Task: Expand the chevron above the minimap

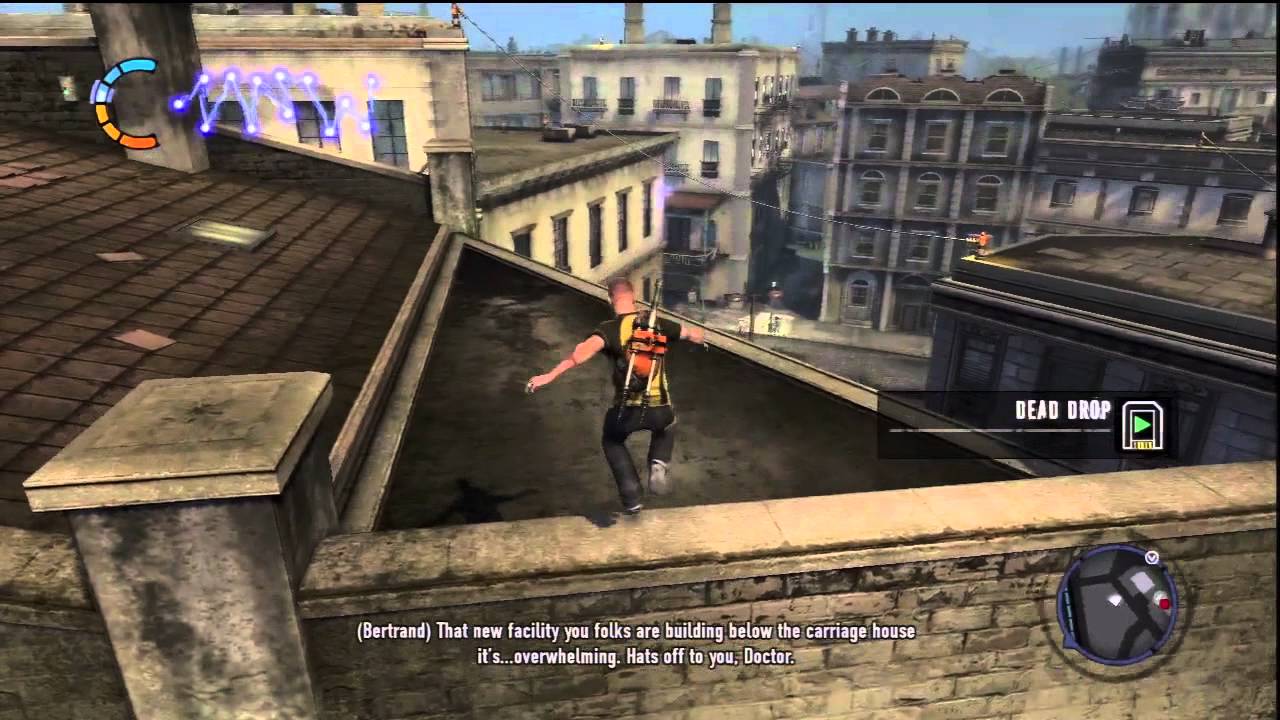Action: tap(1151, 558)
